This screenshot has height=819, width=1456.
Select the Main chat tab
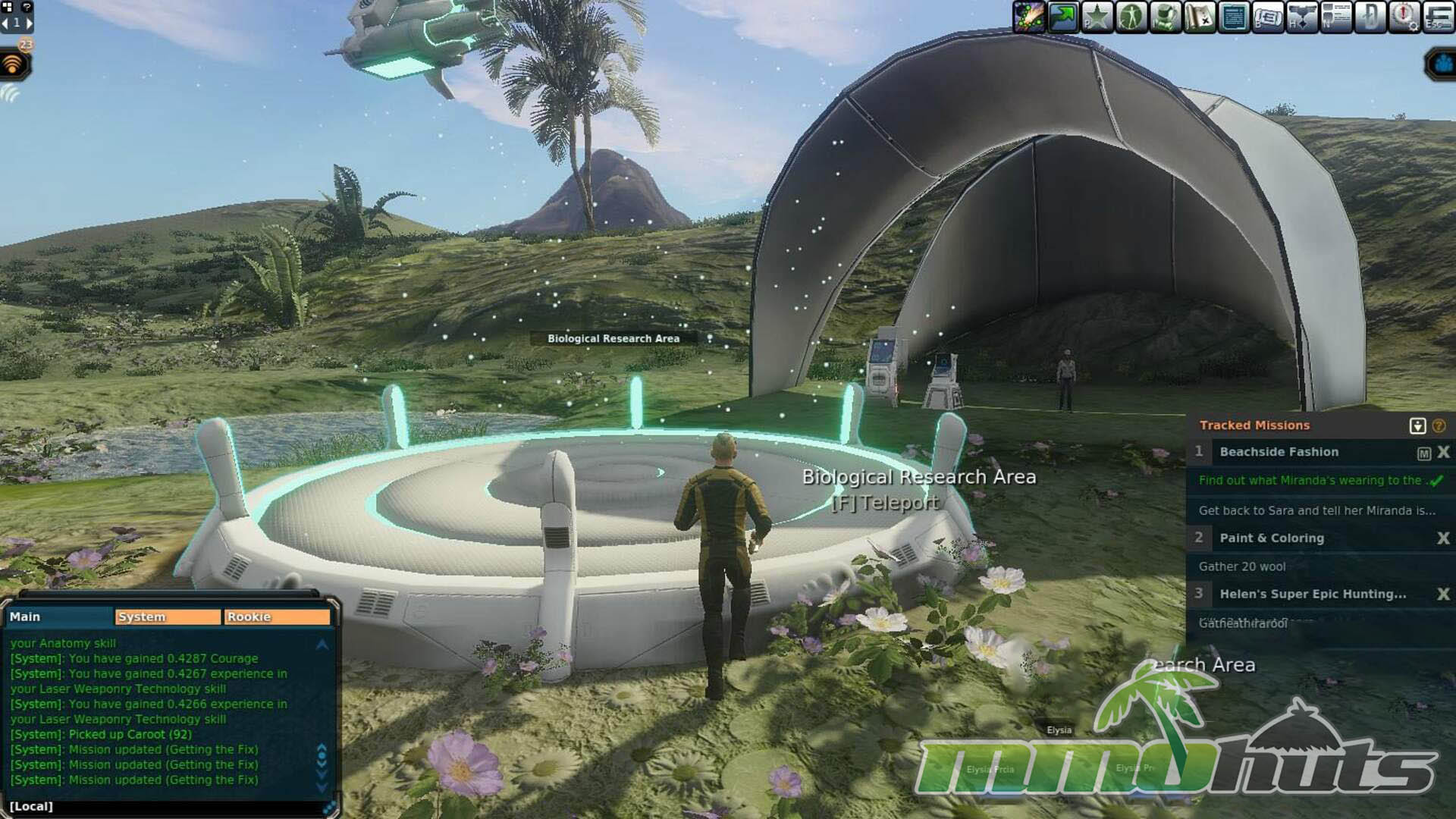pyautogui.click(x=59, y=617)
